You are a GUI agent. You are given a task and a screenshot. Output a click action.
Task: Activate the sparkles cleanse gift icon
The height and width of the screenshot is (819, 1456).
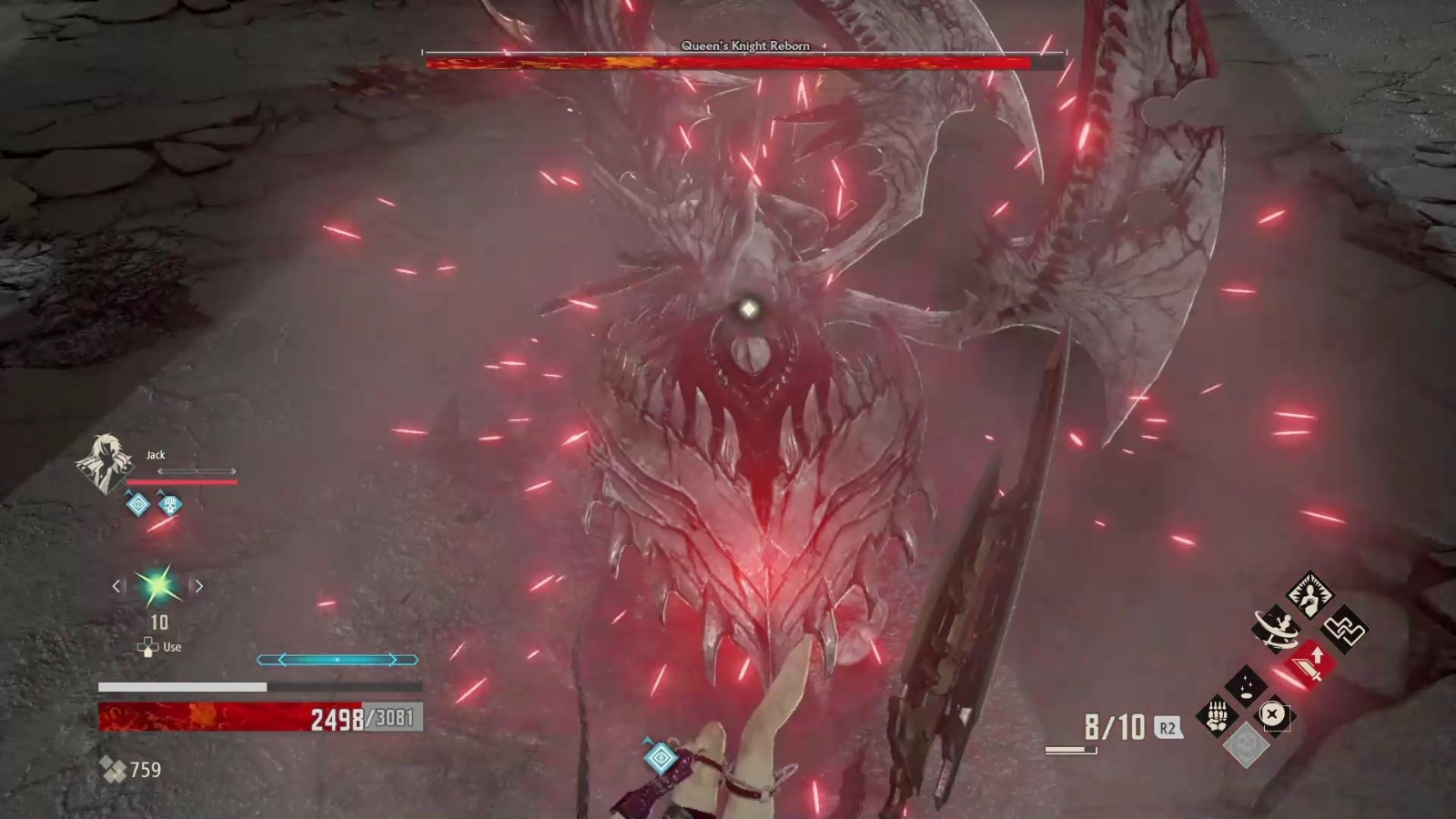(1245, 686)
